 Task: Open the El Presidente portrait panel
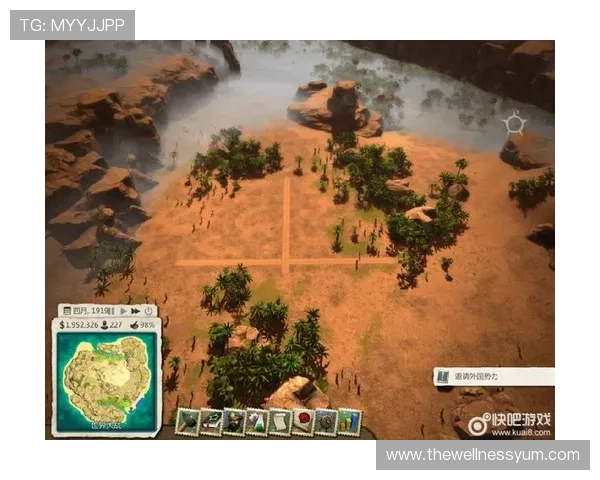click(x=234, y=421)
